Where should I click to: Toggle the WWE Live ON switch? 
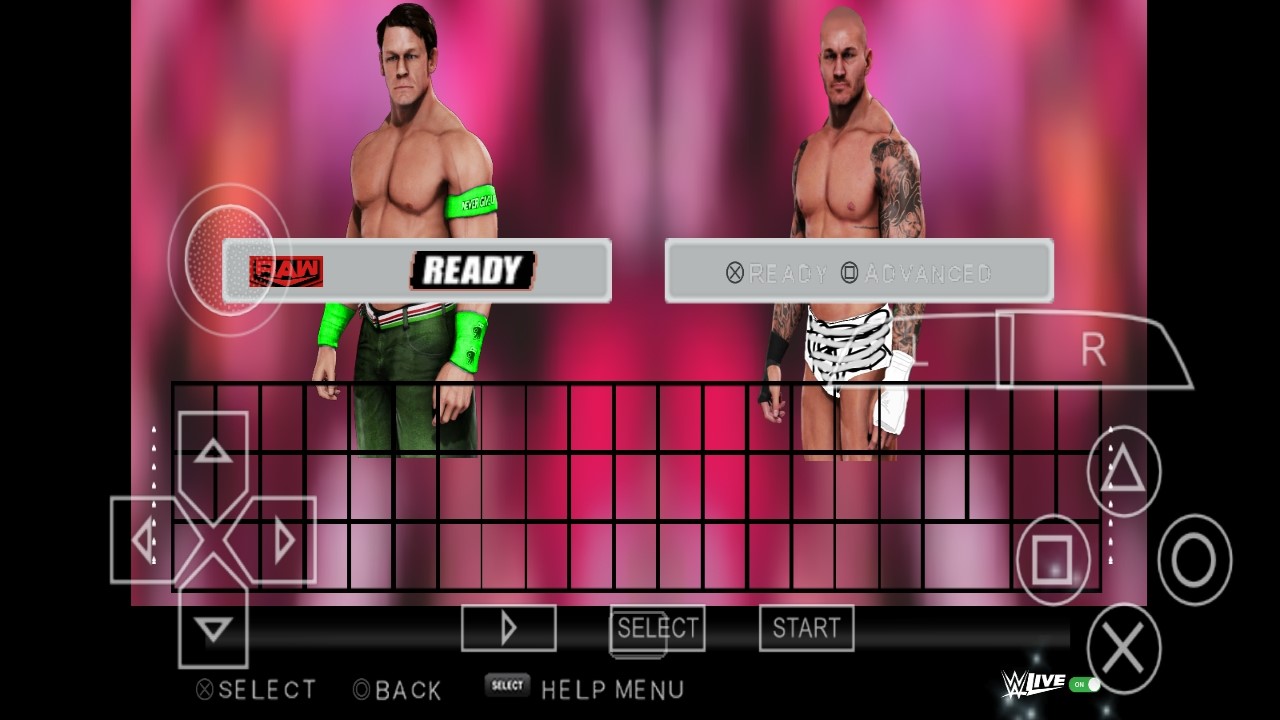pyautogui.click(x=1084, y=685)
